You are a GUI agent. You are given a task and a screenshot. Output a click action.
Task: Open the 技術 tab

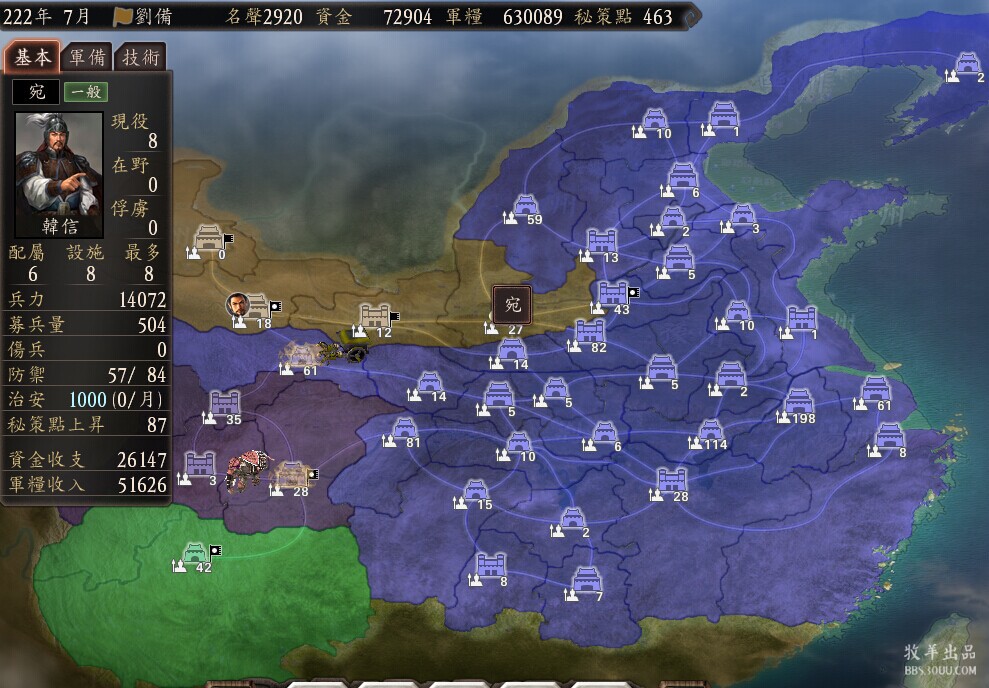[x=139, y=57]
